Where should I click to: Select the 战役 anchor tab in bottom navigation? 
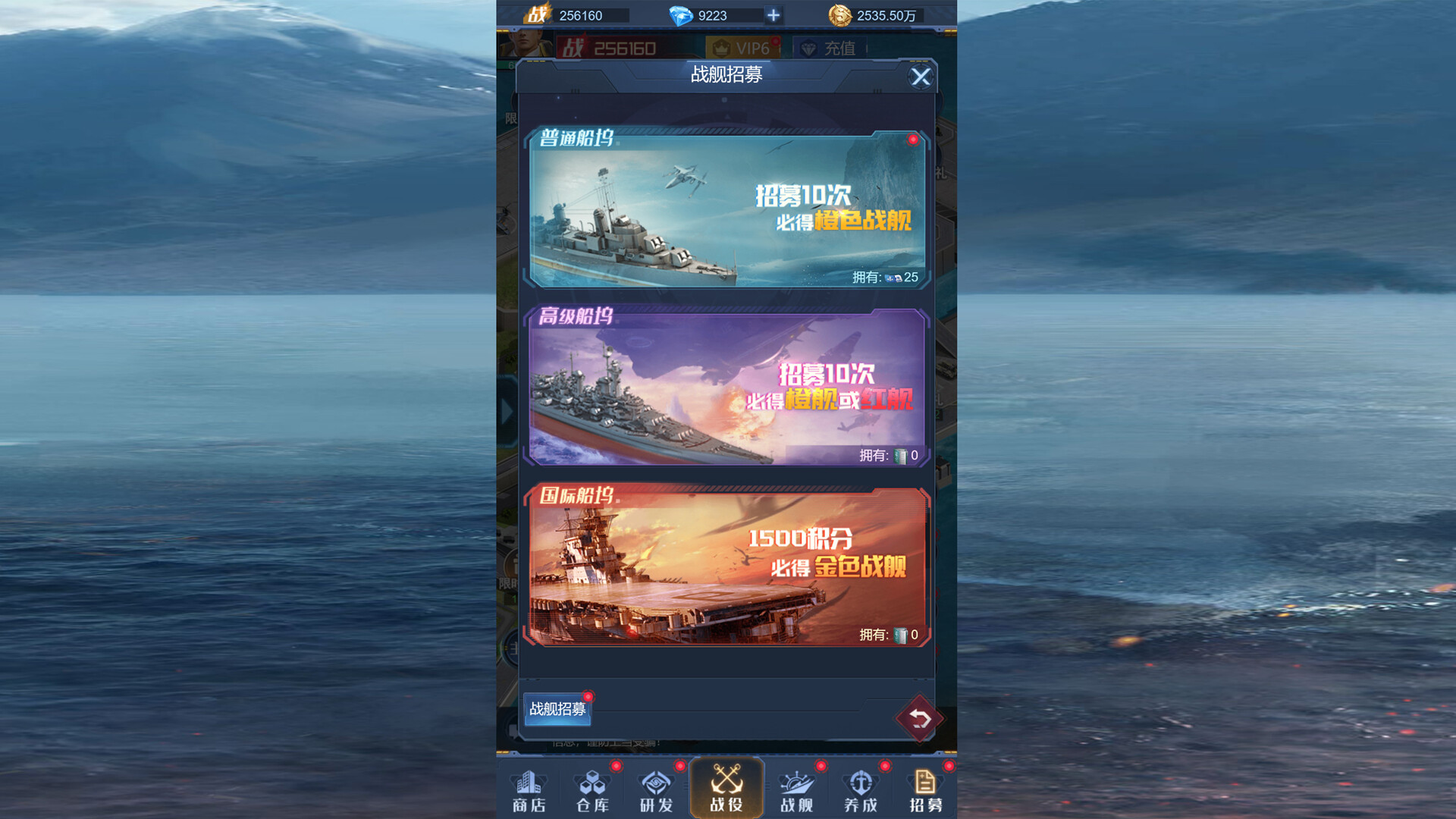click(726, 789)
